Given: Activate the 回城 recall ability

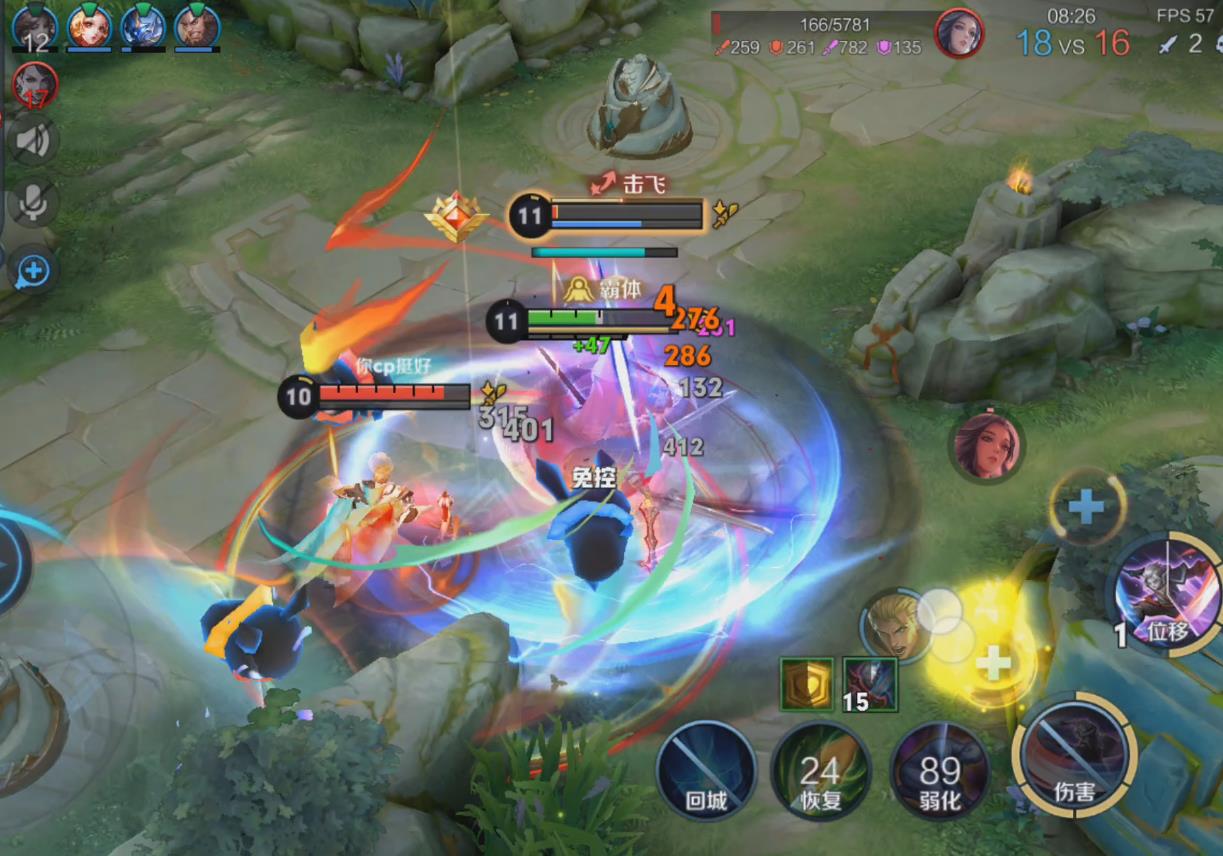Looking at the screenshot, I should click(706, 771).
